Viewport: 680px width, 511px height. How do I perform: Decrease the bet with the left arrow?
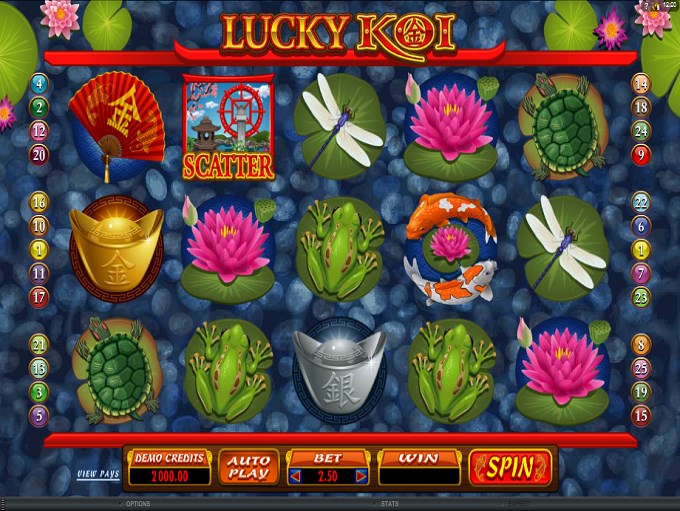[296, 476]
